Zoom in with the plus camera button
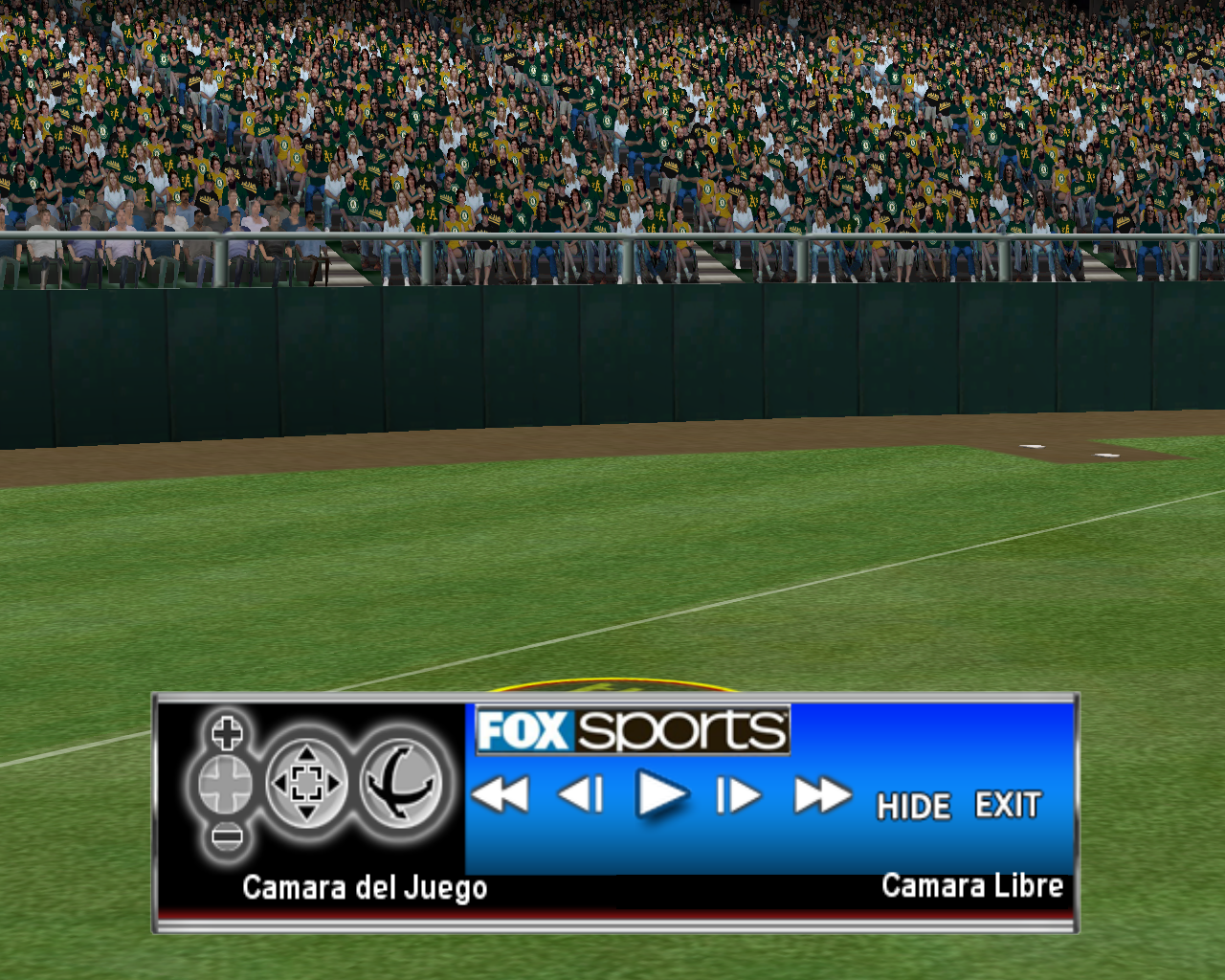Viewport: 1225px width, 980px height. (x=227, y=734)
